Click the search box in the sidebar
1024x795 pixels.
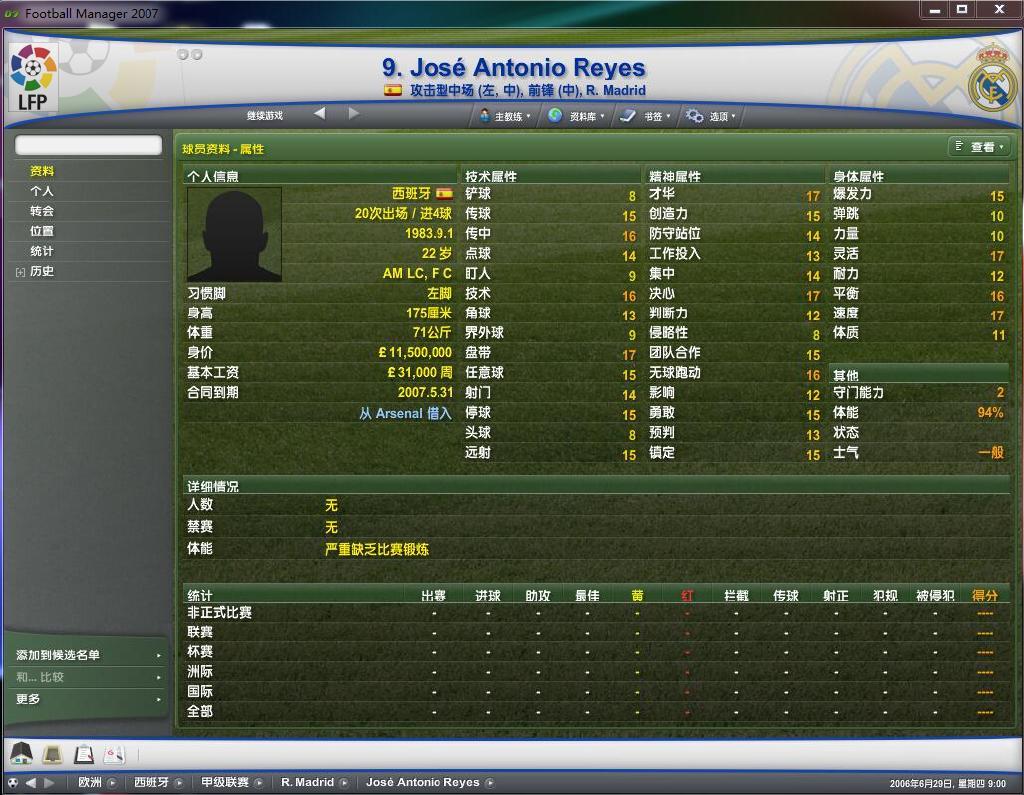[88, 146]
